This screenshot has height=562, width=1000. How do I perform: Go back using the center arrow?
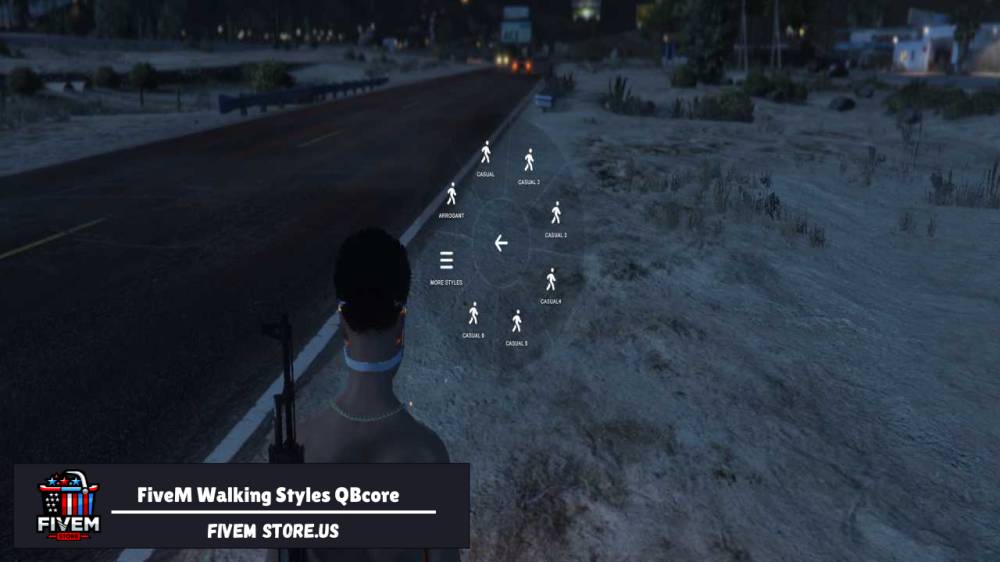[501, 243]
